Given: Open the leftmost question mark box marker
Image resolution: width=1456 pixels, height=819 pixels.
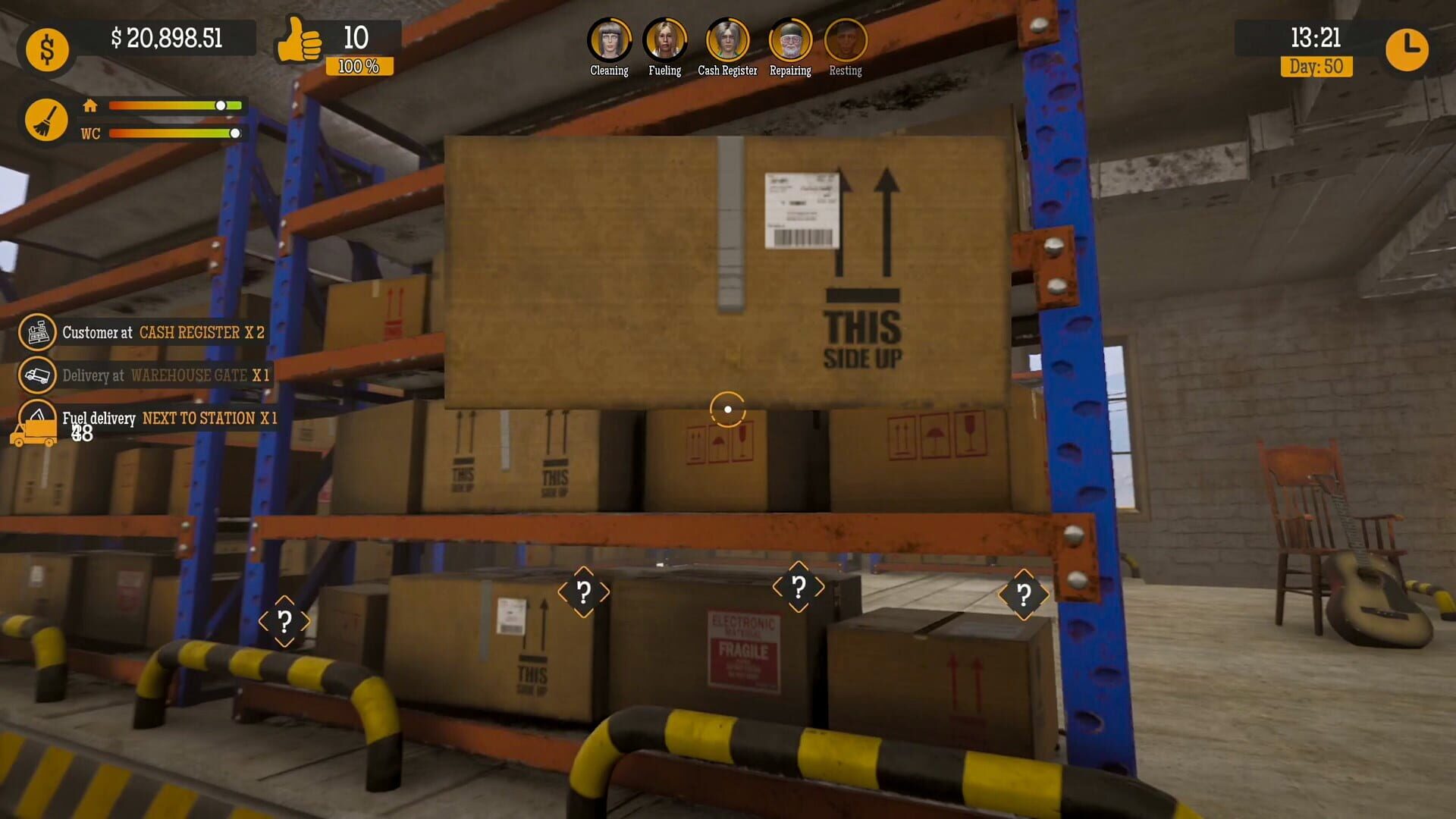Looking at the screenshot, I should 286,620.
